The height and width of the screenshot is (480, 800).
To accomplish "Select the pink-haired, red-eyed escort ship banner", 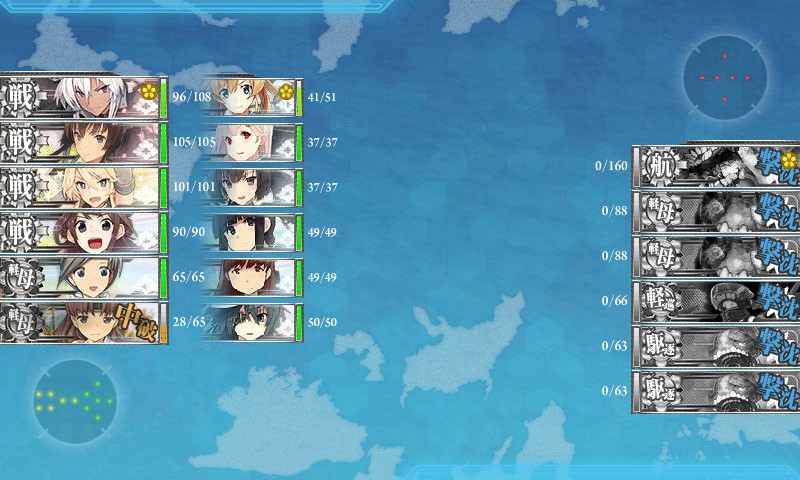I will pos(251,142).
